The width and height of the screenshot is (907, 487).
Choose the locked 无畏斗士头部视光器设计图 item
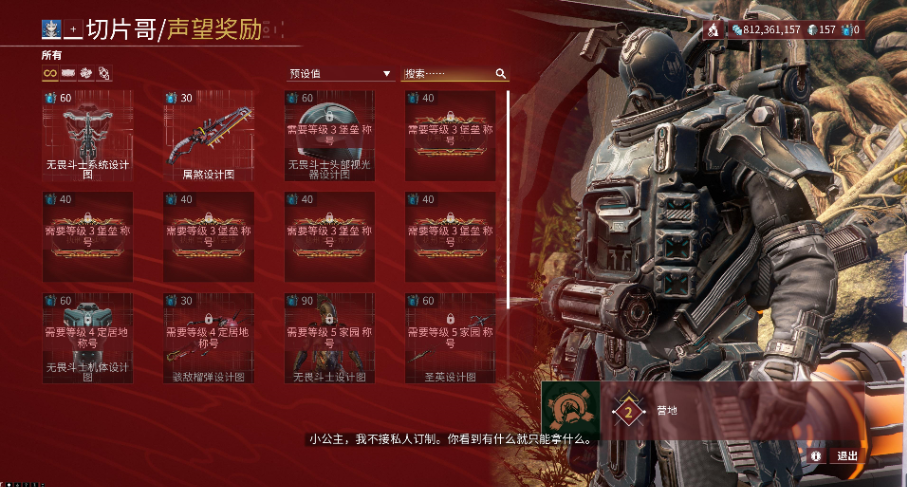pos(329,136)
